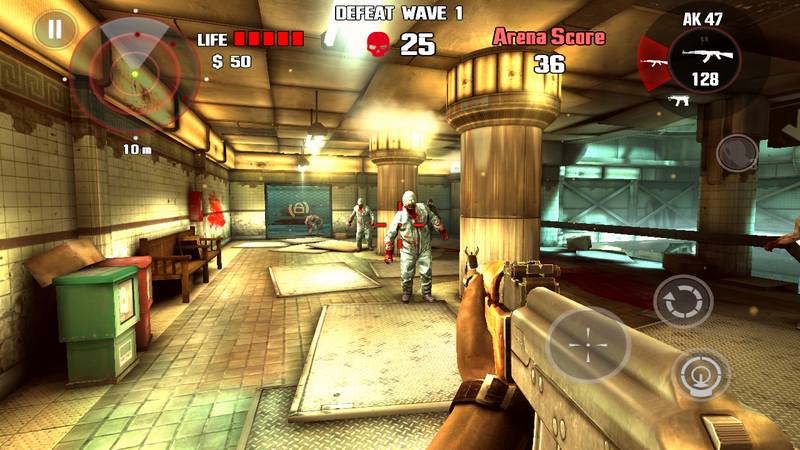Screen dimensions: 800x450
Task: Choose the small white gun icon below AK 47
Action: coord(681,101)
